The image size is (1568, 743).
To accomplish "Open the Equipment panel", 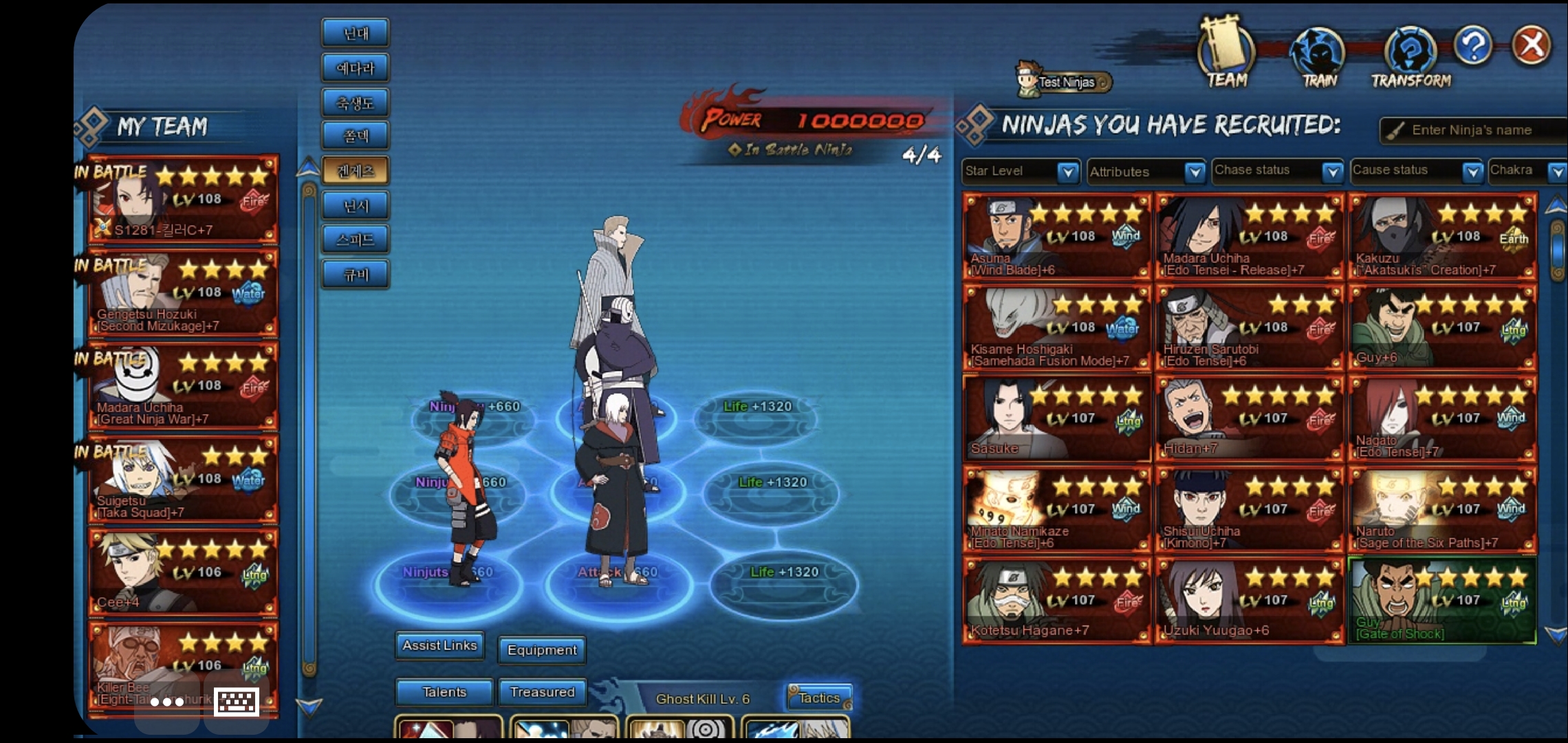I will pos(542,650).
